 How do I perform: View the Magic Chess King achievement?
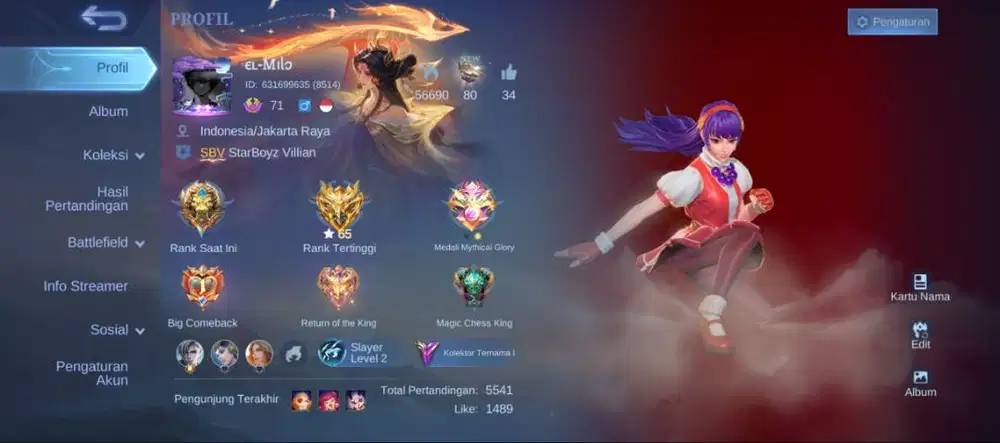(473, 289)
